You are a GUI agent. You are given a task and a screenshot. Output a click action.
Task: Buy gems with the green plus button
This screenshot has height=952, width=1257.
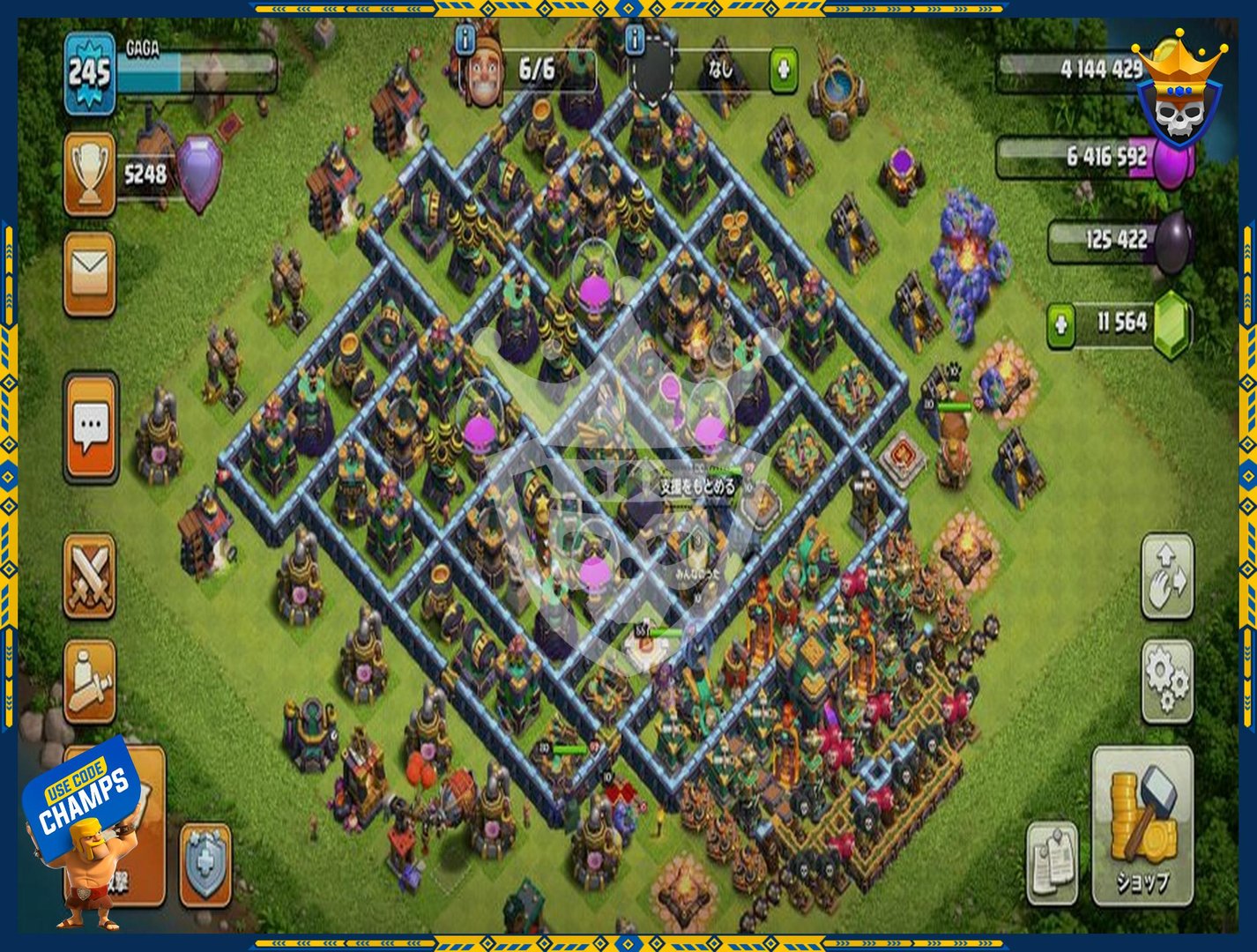tap(1061, 325)
